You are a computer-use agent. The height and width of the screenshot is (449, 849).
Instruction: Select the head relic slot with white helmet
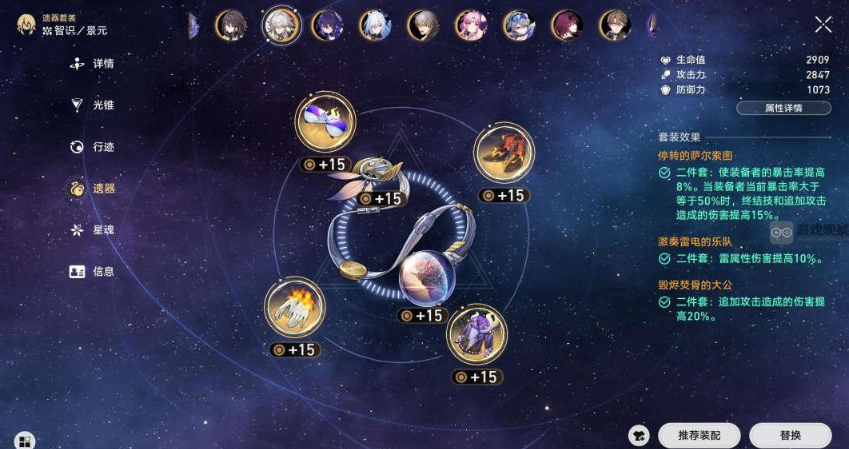(325, 123)
